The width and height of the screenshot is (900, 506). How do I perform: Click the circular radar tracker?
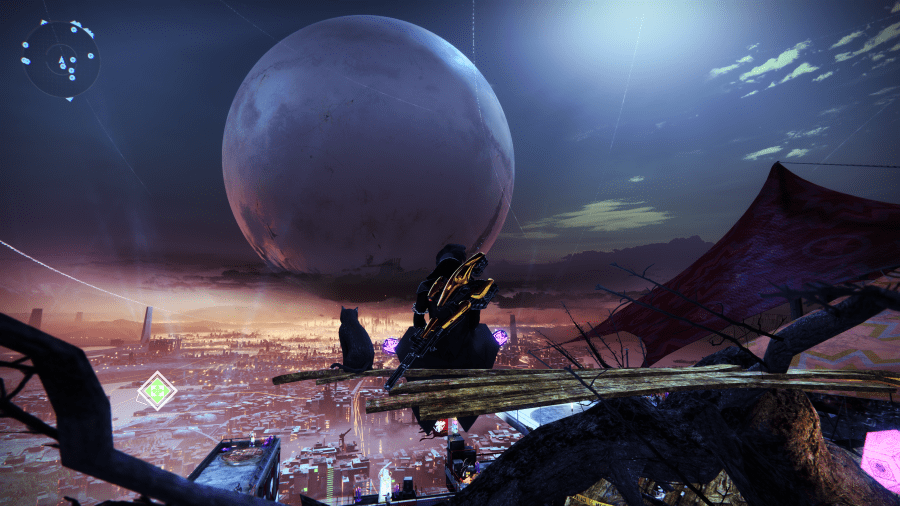pyautogui.click(x=61, y=59)
